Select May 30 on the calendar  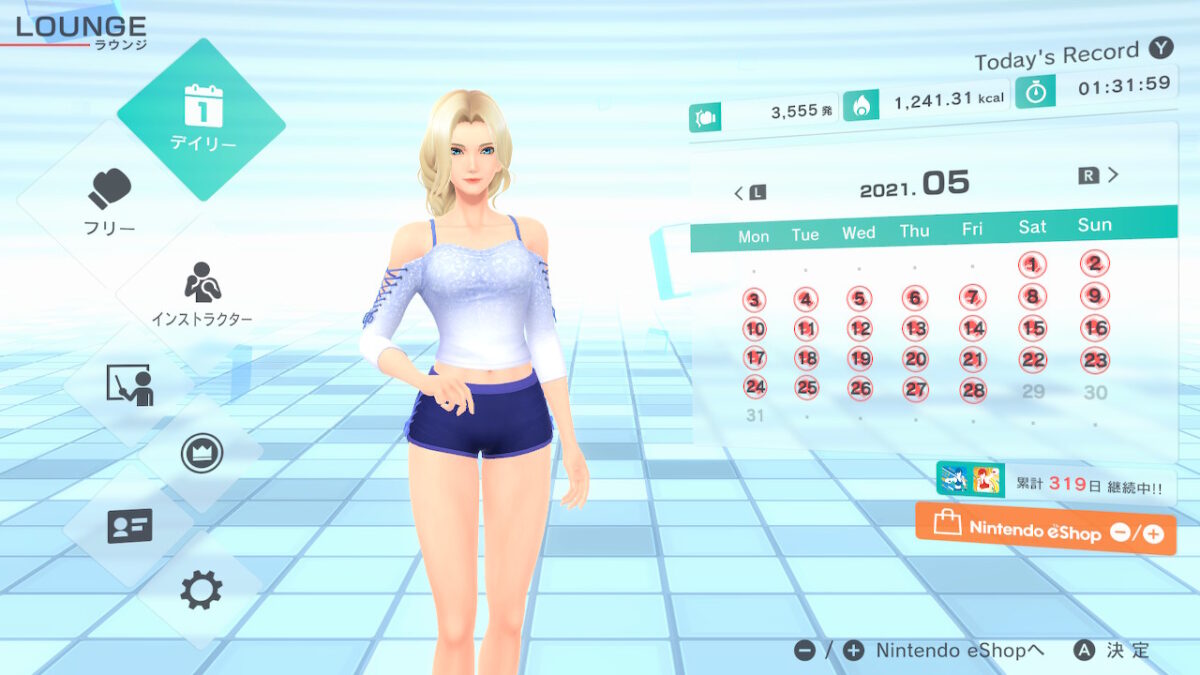[x=1096, y=392]
